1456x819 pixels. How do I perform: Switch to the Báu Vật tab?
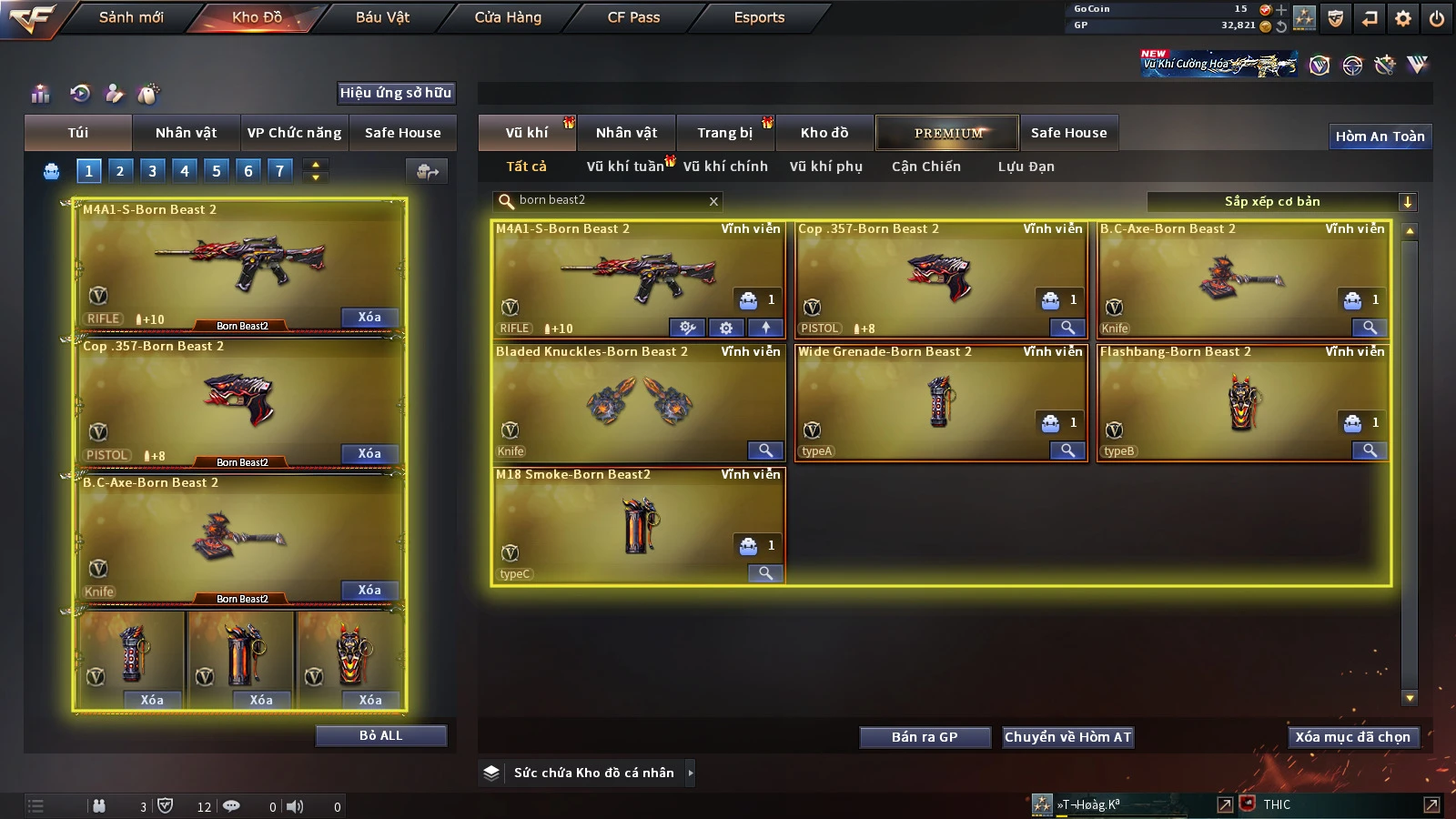coord(382,17)
